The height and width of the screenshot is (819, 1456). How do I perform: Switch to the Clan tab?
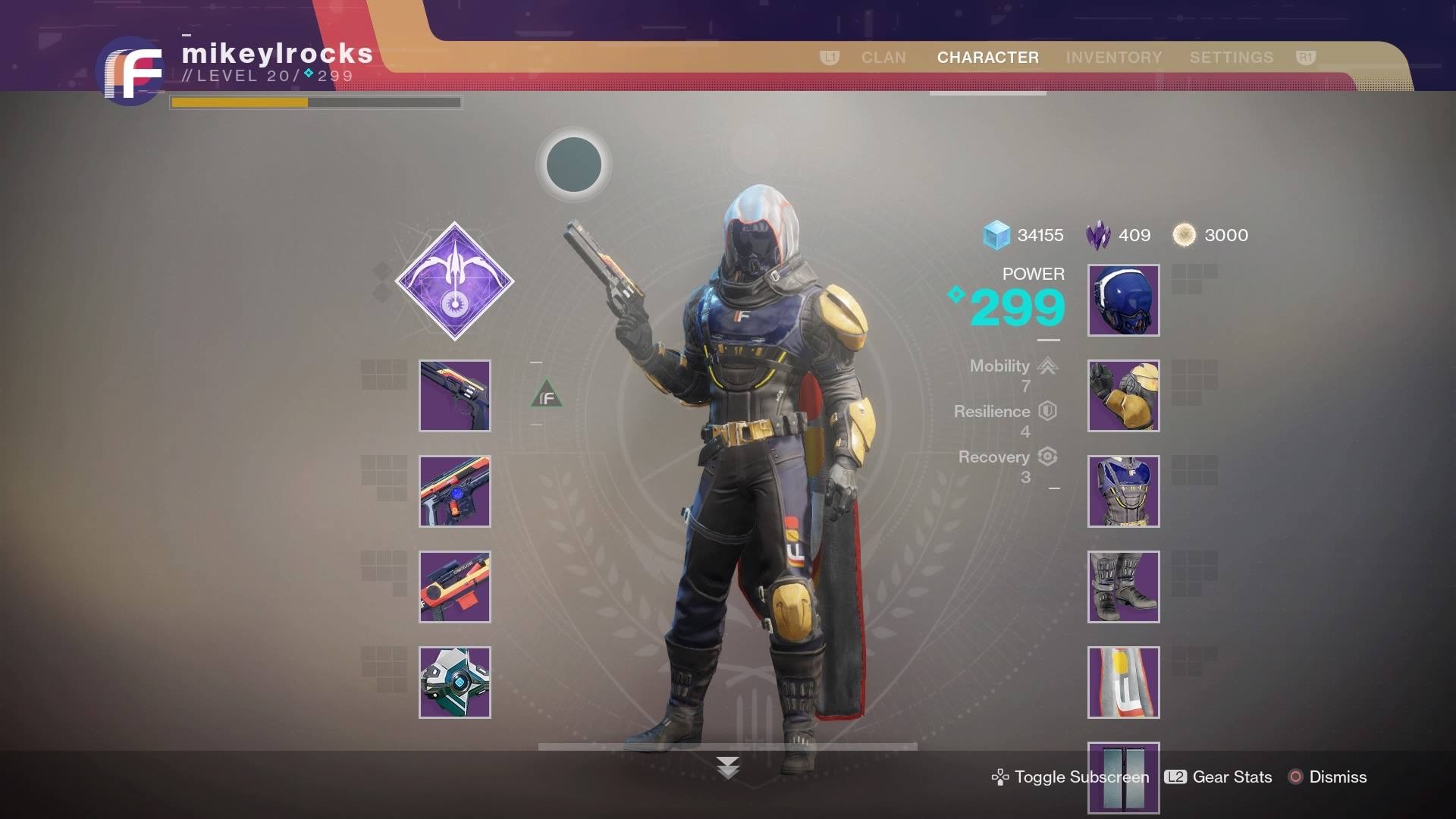pos(883,58)
